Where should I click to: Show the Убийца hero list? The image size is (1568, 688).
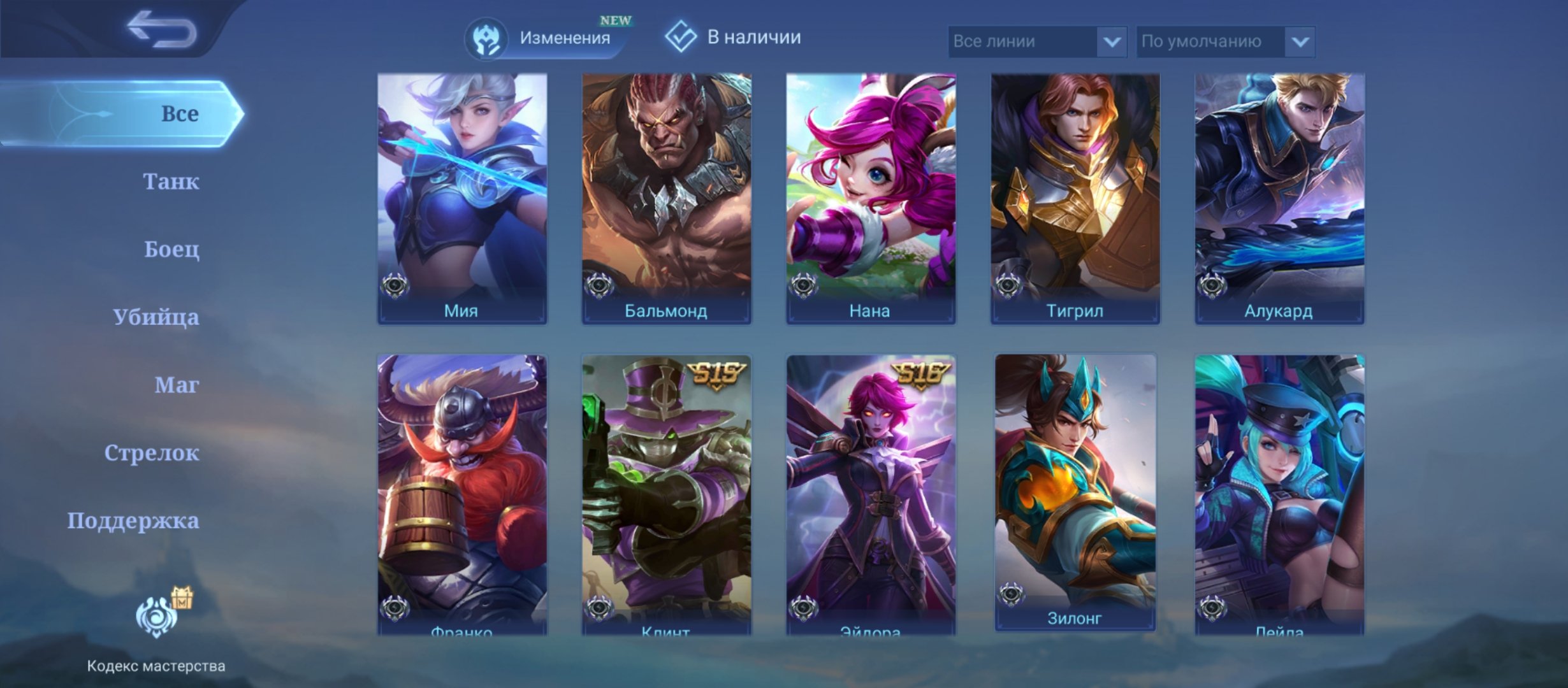pos(156,317)
